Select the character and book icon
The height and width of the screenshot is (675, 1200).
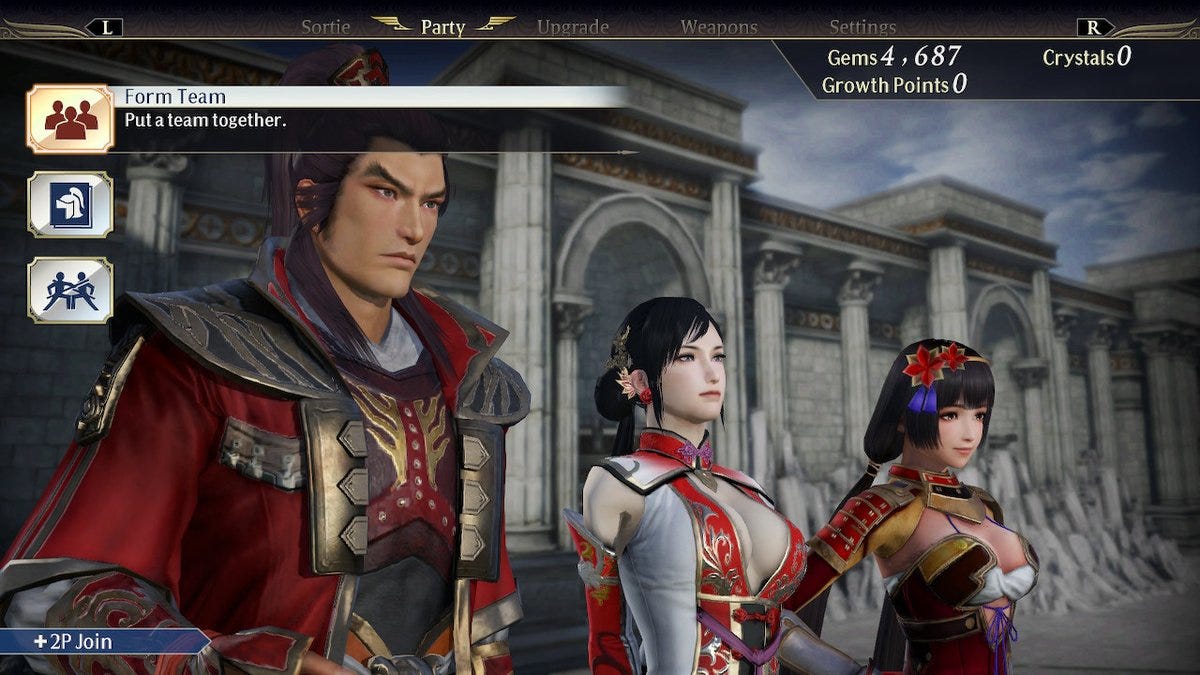[x=69, y=204]
